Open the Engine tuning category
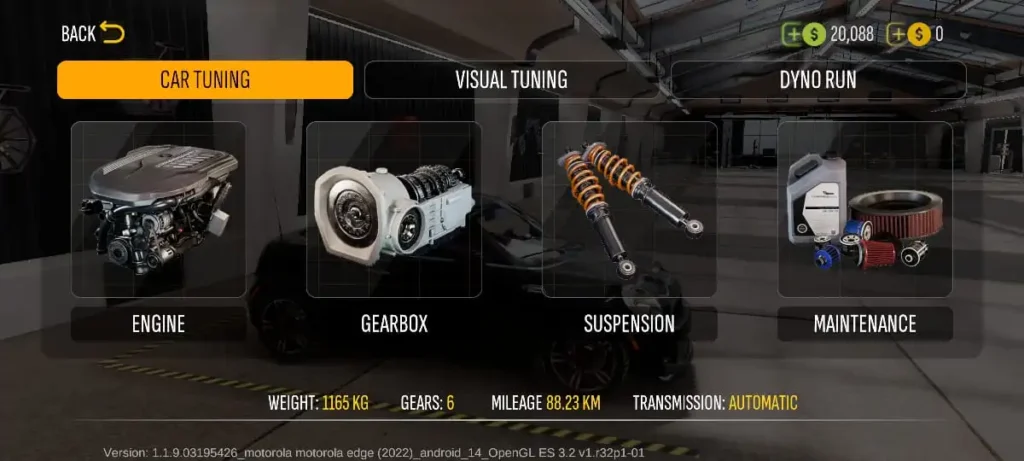The image size is (1024, 461). (x=158, y=228)
